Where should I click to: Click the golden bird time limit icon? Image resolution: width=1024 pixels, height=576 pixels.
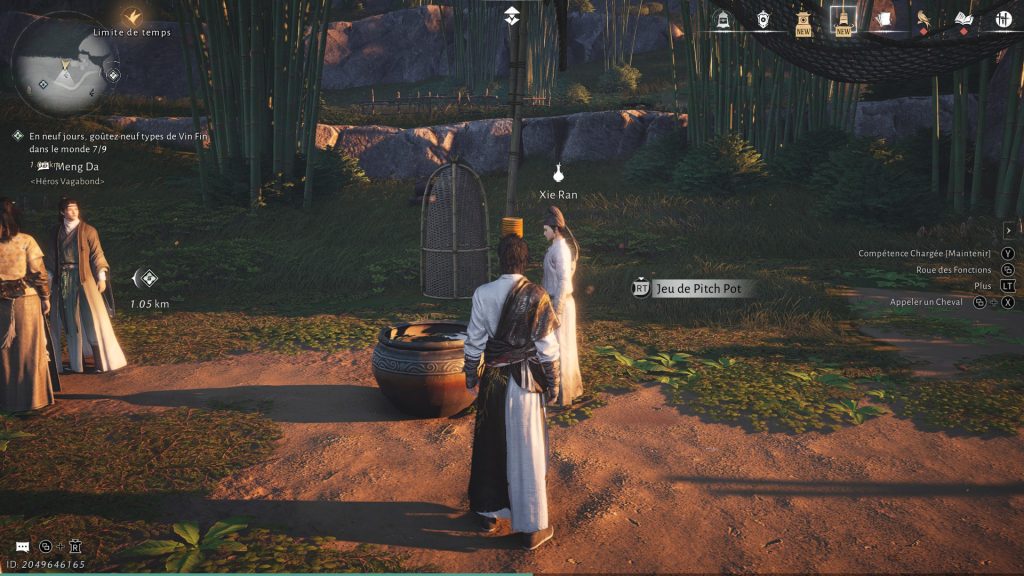[132, 16]
